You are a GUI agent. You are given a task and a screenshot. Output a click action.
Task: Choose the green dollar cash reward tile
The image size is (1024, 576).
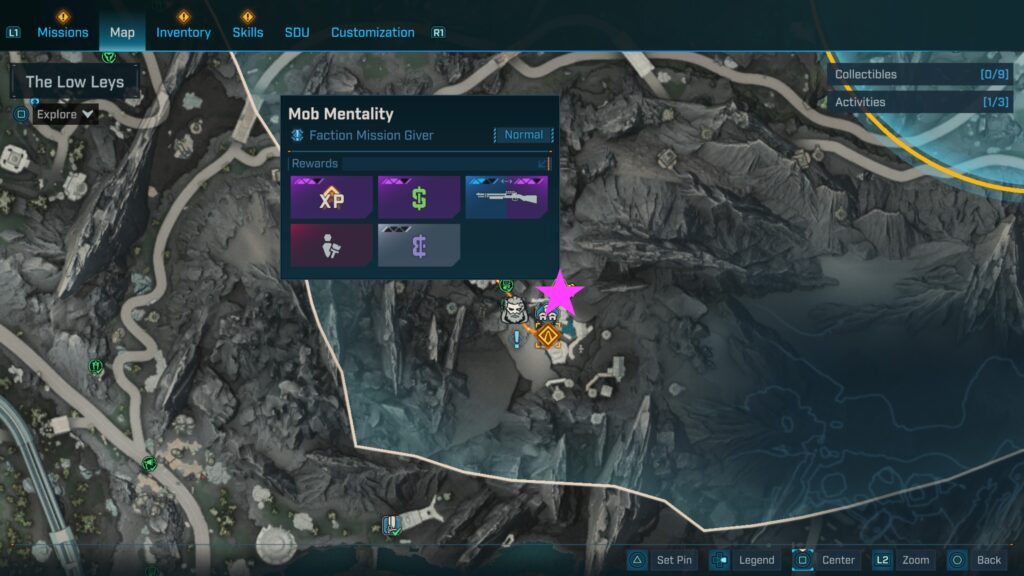click(419, 197)
